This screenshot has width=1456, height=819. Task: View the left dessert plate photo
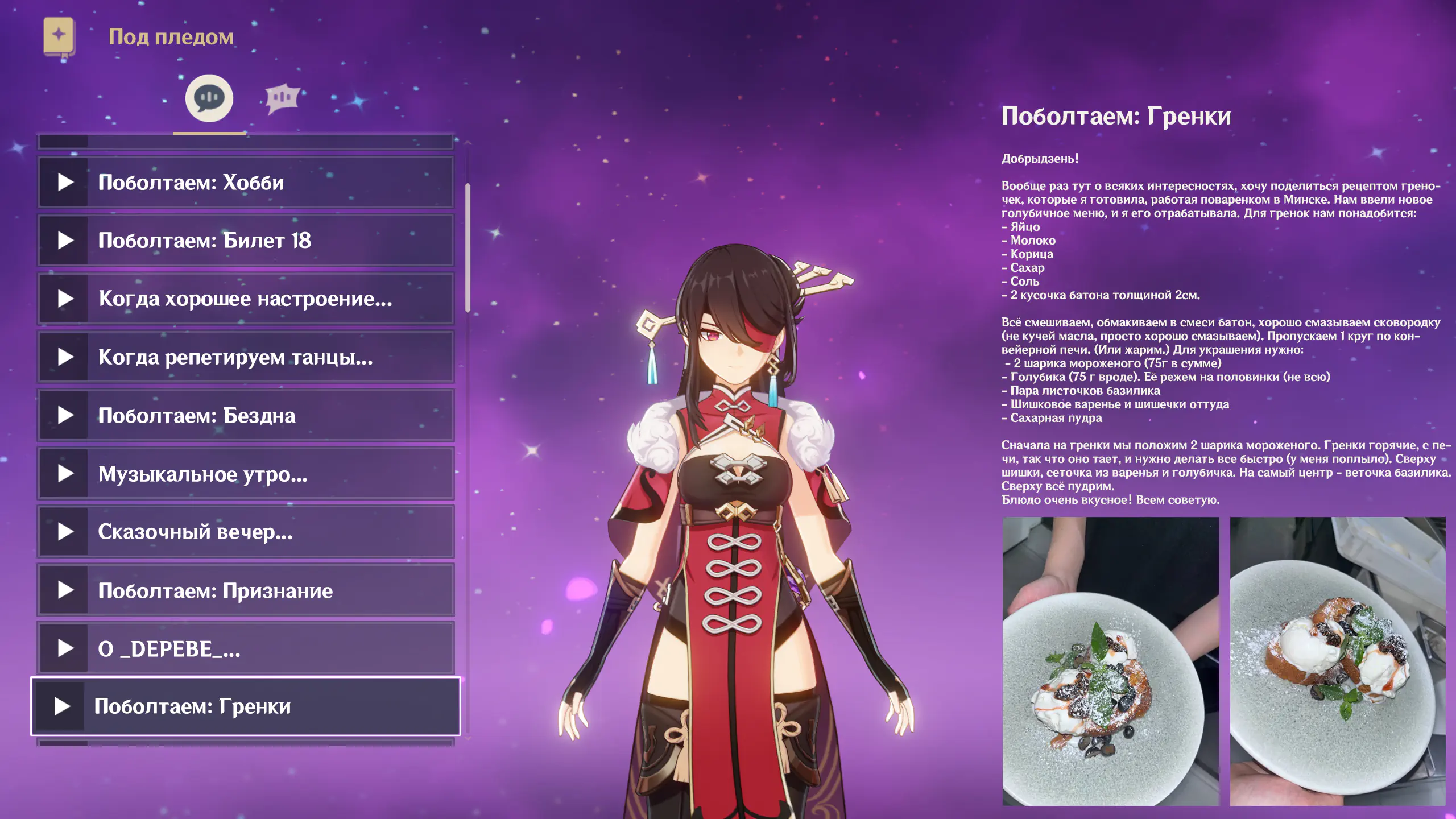[x=1110, y=661]
